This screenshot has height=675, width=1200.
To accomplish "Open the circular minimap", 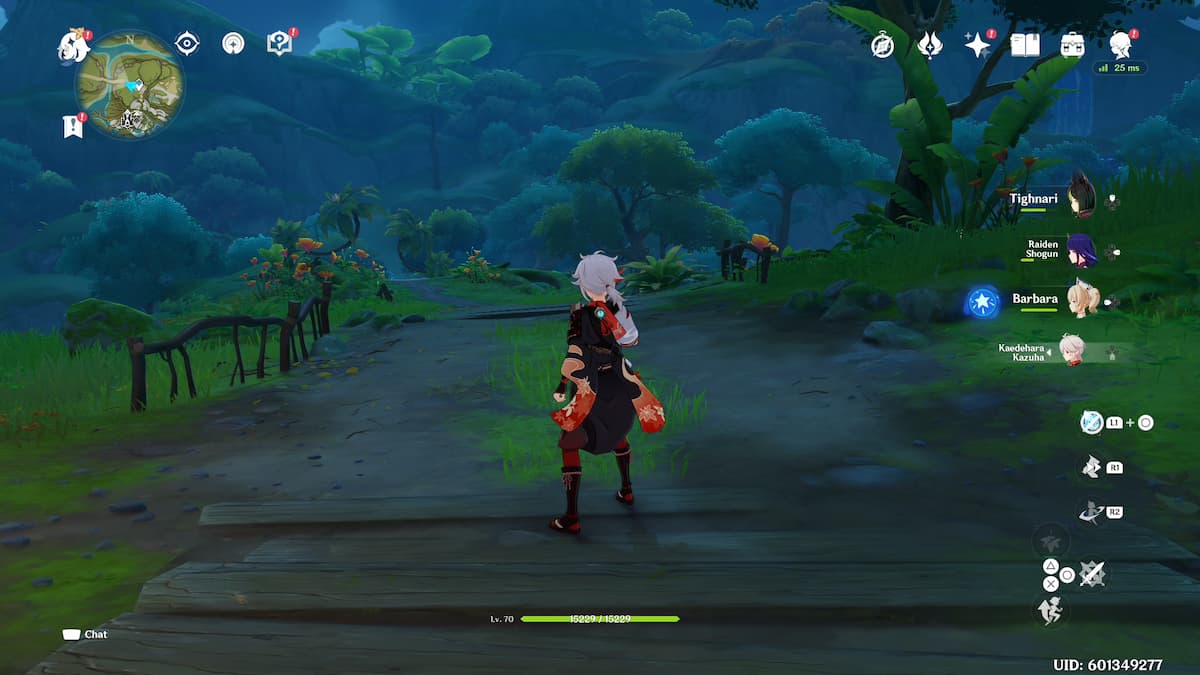I will (x=130, y=84).
